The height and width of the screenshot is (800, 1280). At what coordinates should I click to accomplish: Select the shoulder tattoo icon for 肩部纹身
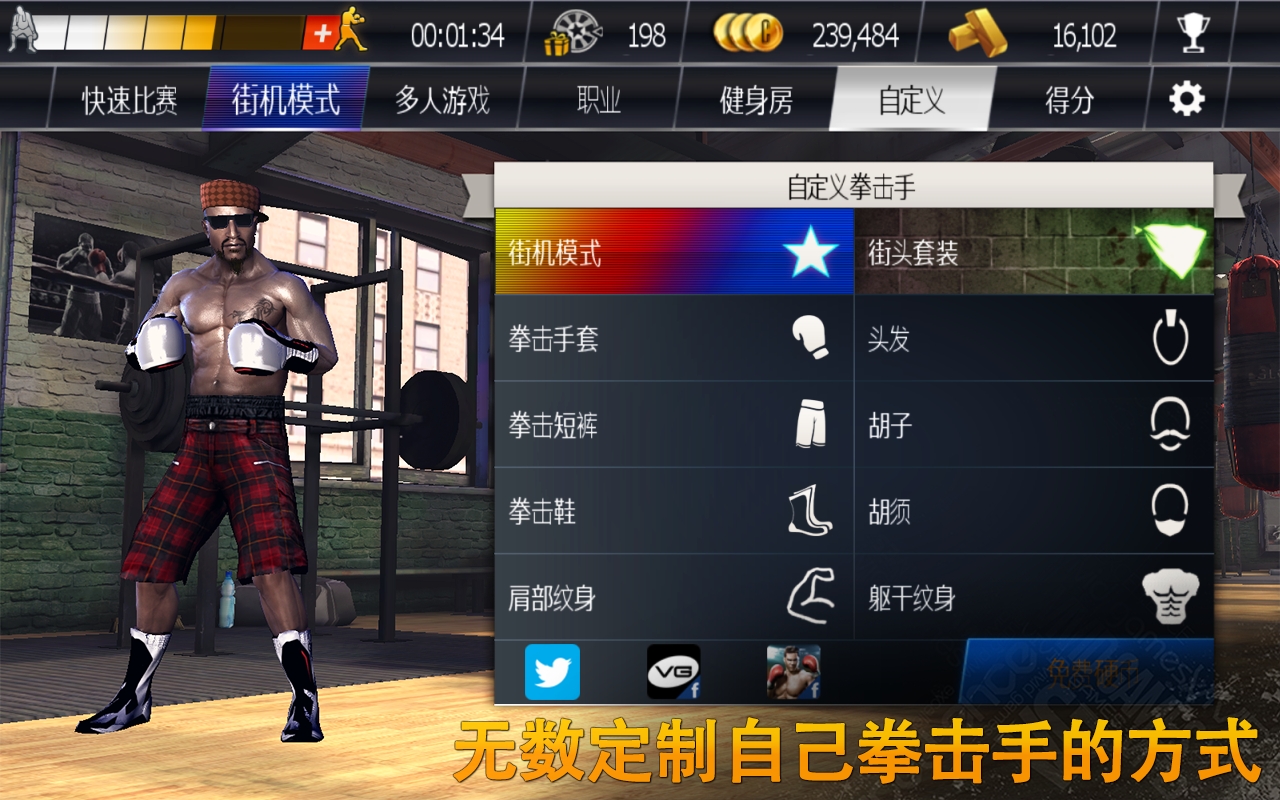(x=812, y=596)
